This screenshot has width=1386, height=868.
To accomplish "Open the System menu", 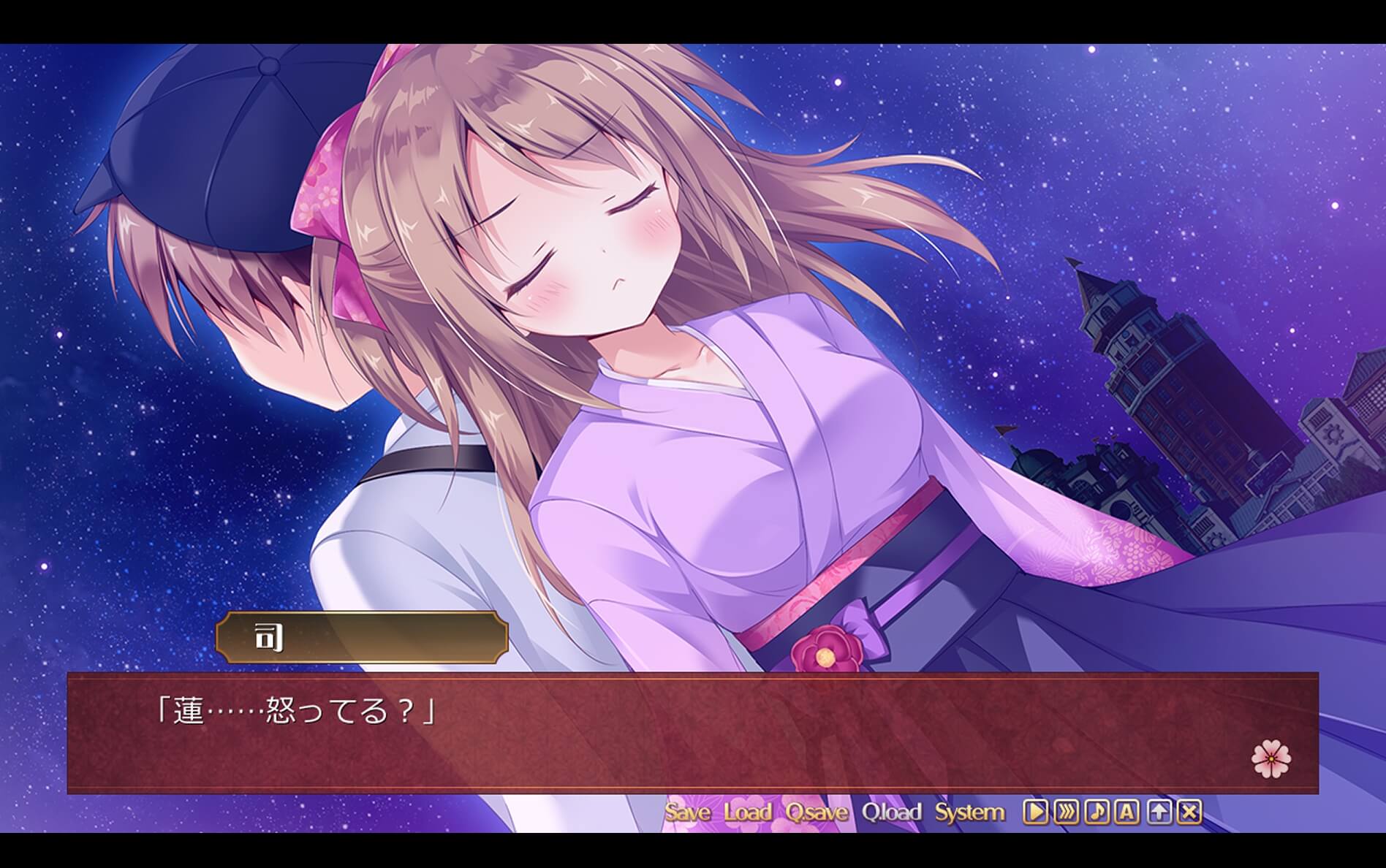I will (x=972, y=812).
